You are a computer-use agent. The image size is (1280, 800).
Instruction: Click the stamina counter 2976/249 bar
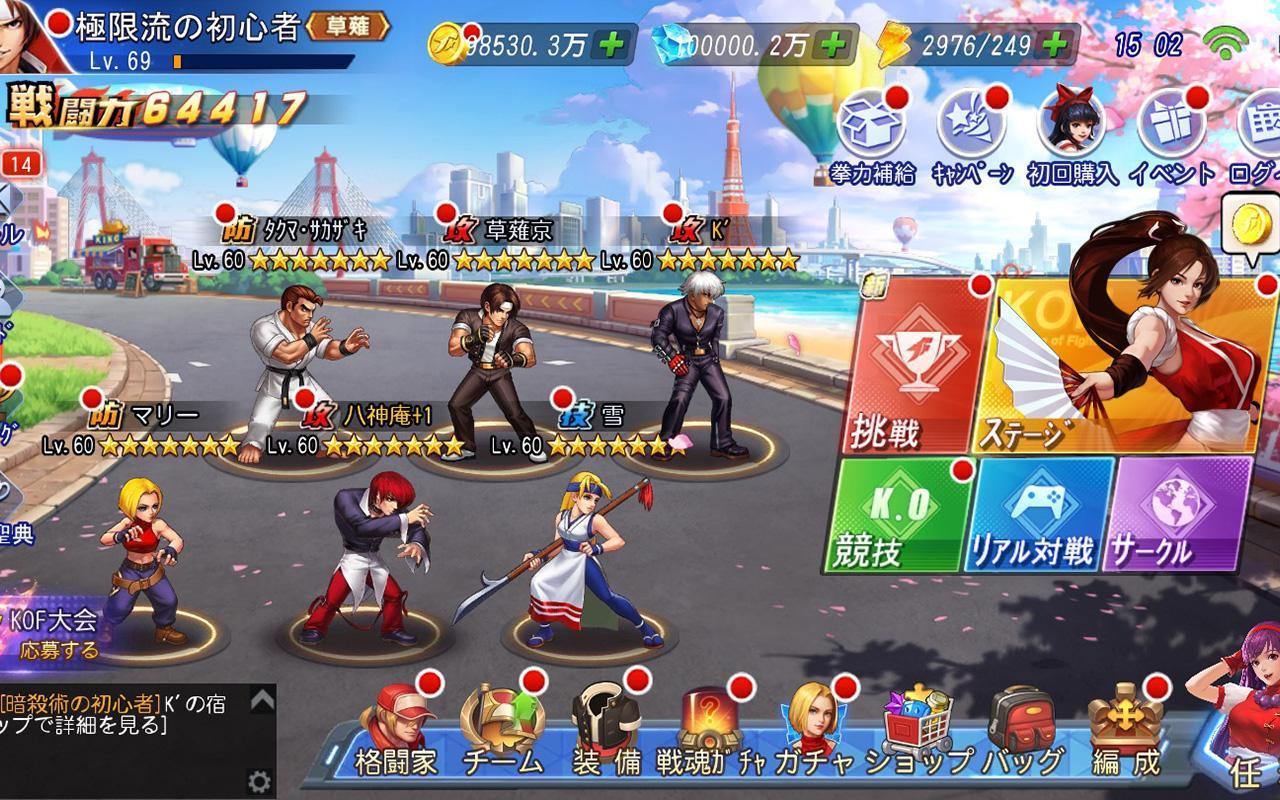pyautogui.click(x=985, y=42)
